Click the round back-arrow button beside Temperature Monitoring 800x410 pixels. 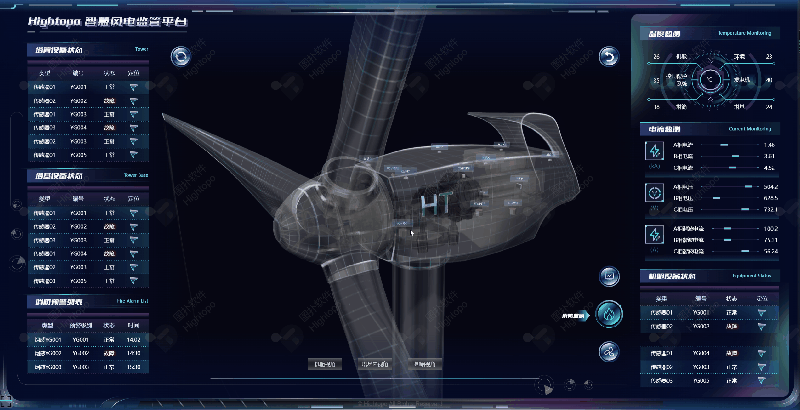609,56
